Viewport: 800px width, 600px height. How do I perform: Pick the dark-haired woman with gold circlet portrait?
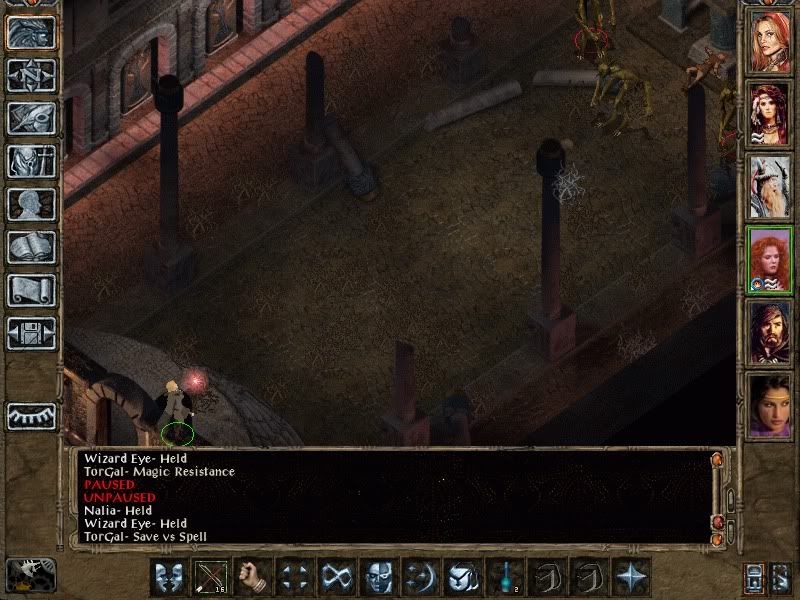(x=770, y=404)
